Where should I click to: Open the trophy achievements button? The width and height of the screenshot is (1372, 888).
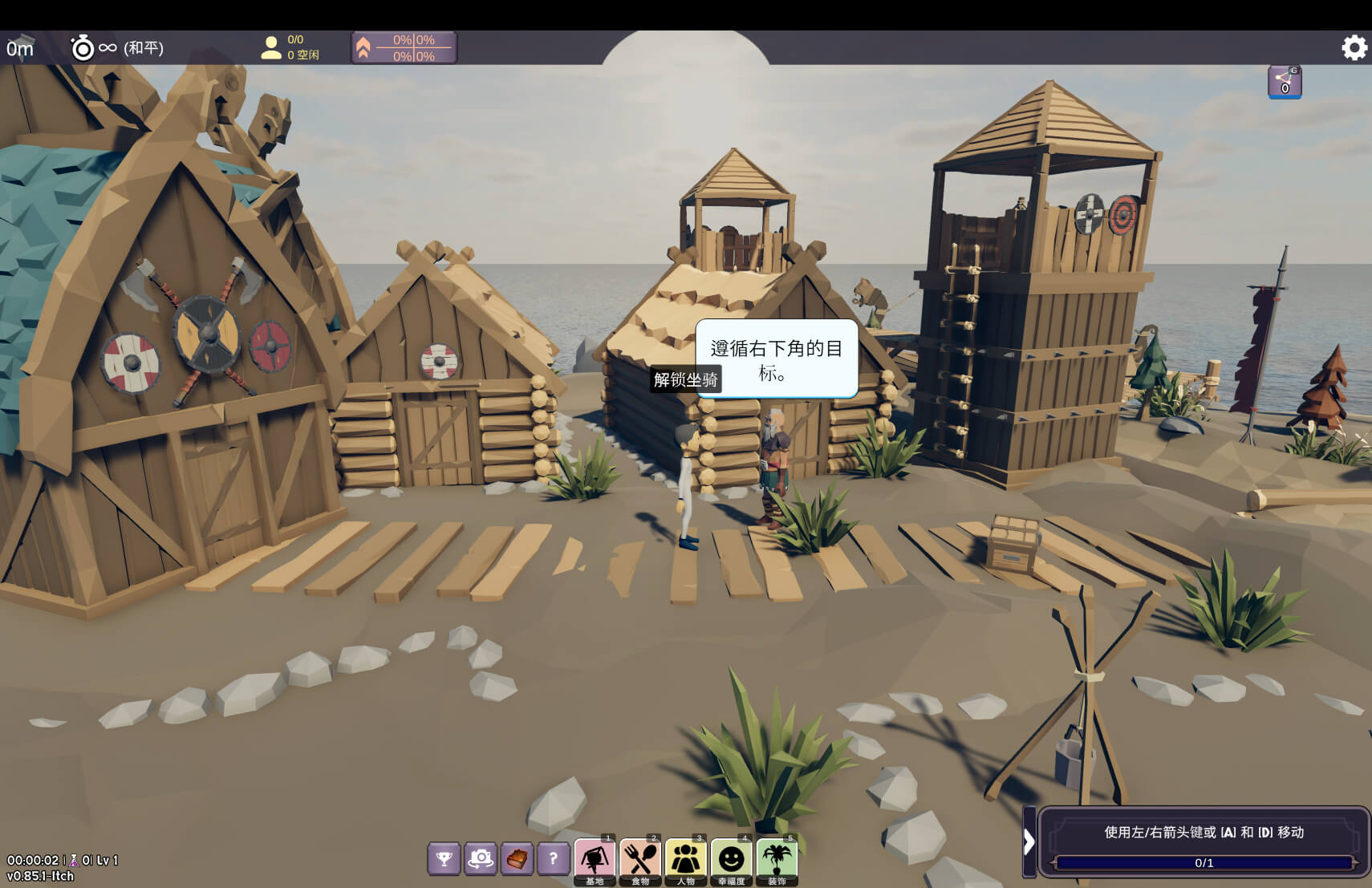pos(444,859)
